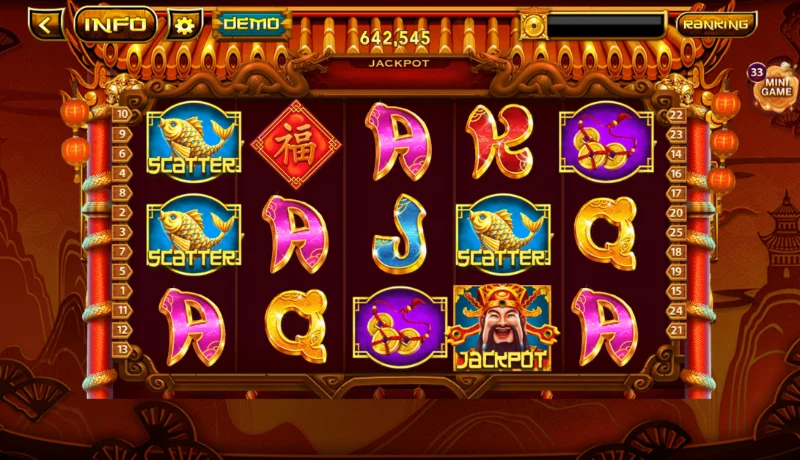
Task: Select payline number 13
Action: [x=122, y=349]
